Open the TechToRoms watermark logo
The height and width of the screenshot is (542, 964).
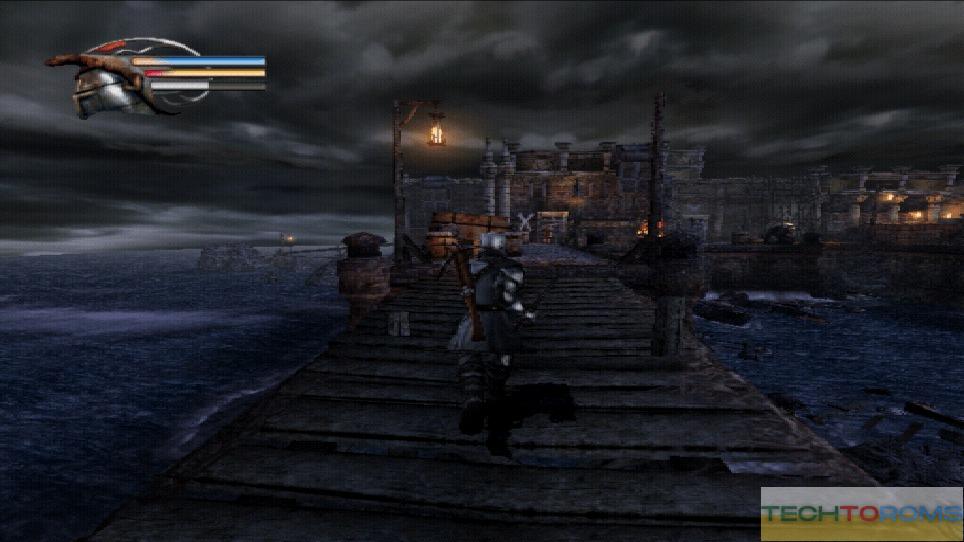pyautogui.click(x=861, y=514)
